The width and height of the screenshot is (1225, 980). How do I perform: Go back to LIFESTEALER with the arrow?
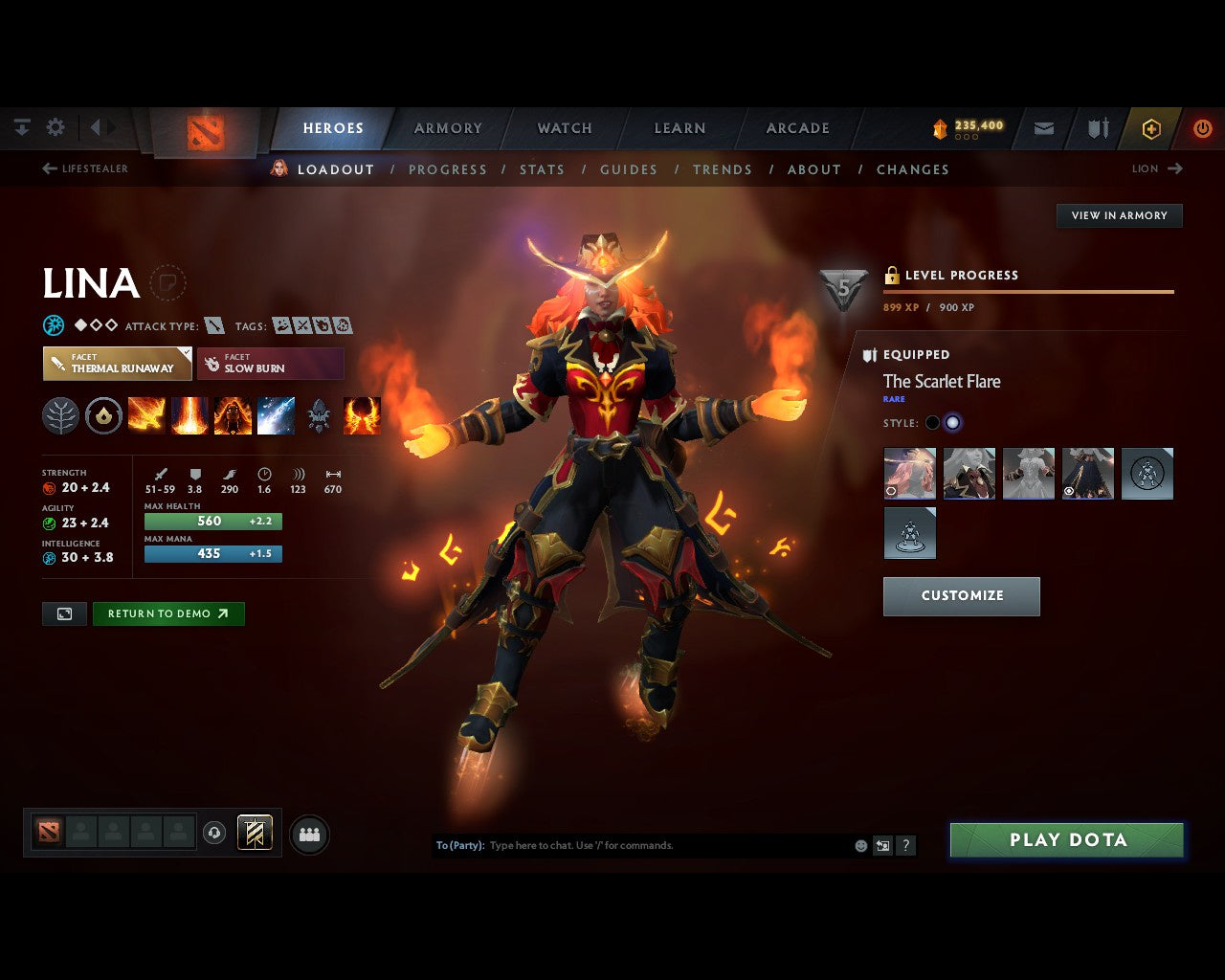[x=48, y=167]
